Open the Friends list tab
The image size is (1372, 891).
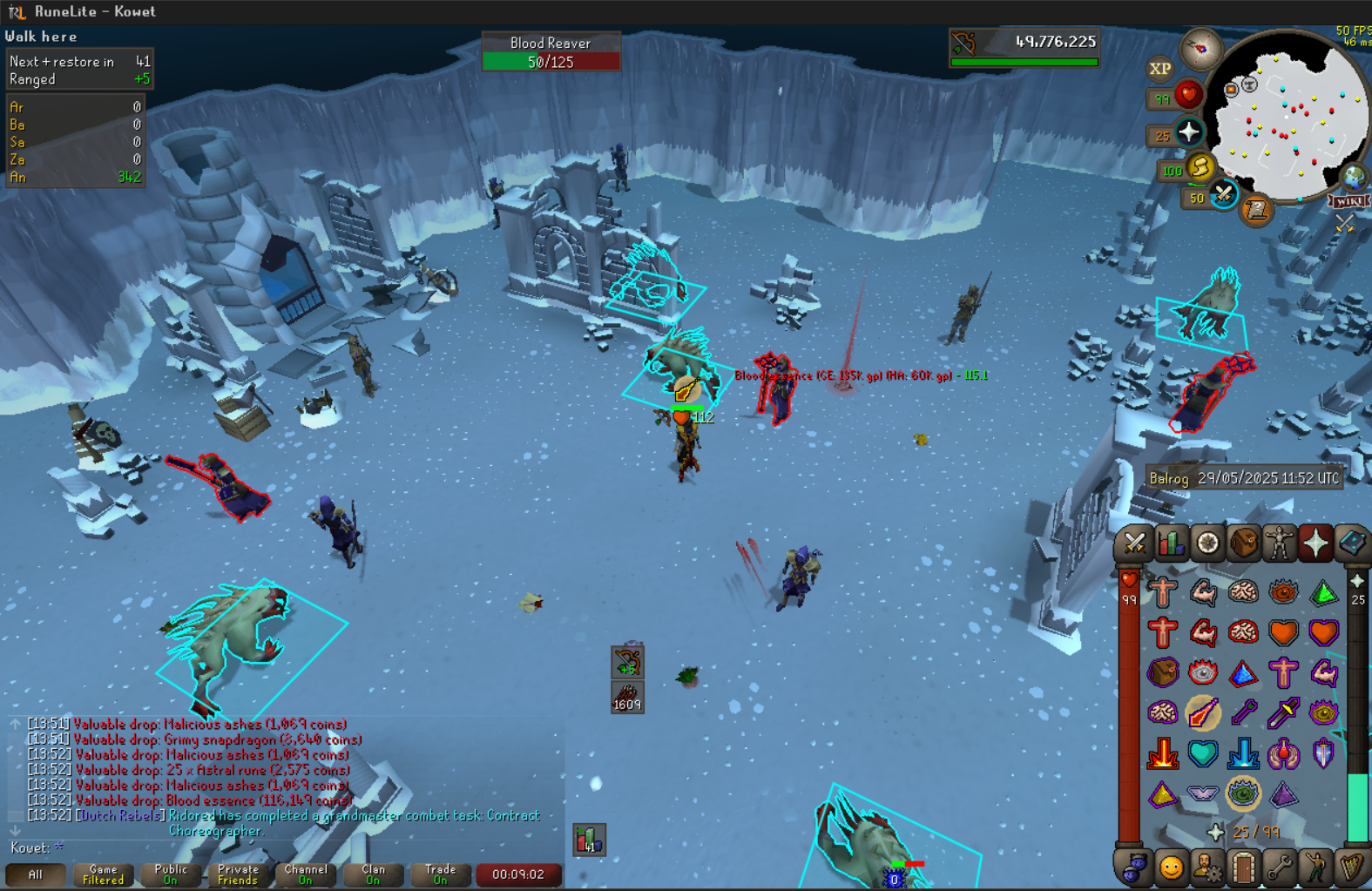(x=1171, y=867)
